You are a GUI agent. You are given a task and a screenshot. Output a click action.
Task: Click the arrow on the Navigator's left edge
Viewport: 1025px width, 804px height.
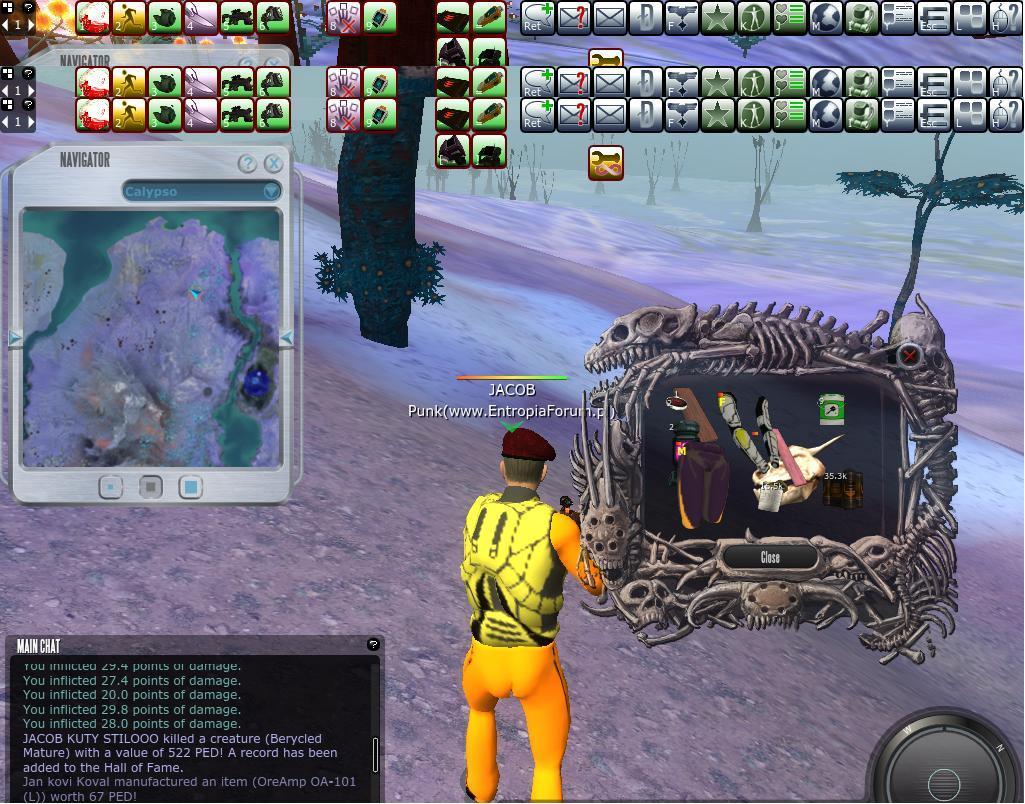click(x=15, y=339)
